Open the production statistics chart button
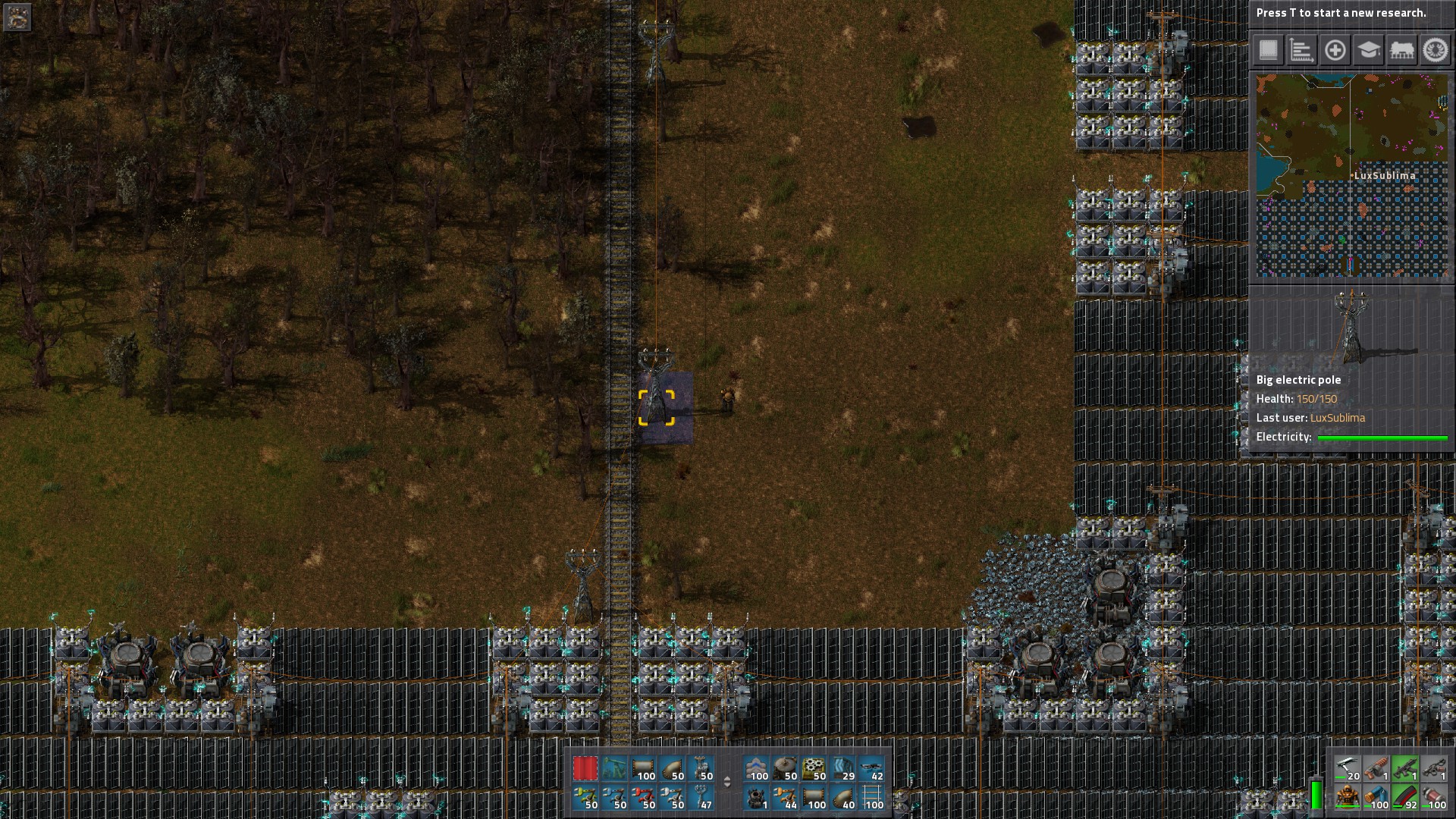This screenshot has height=819, width=1456. click(x=1301, y=51)
